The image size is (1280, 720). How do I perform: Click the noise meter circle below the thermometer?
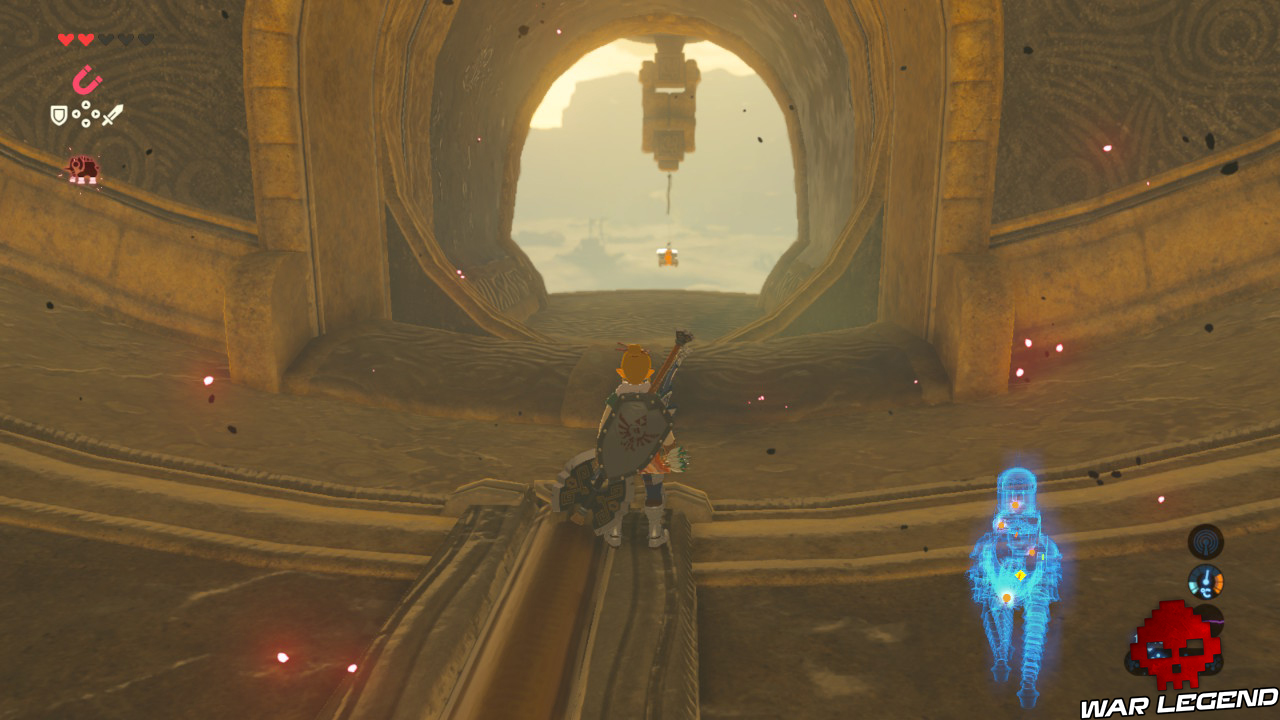tap(1209, 618)
